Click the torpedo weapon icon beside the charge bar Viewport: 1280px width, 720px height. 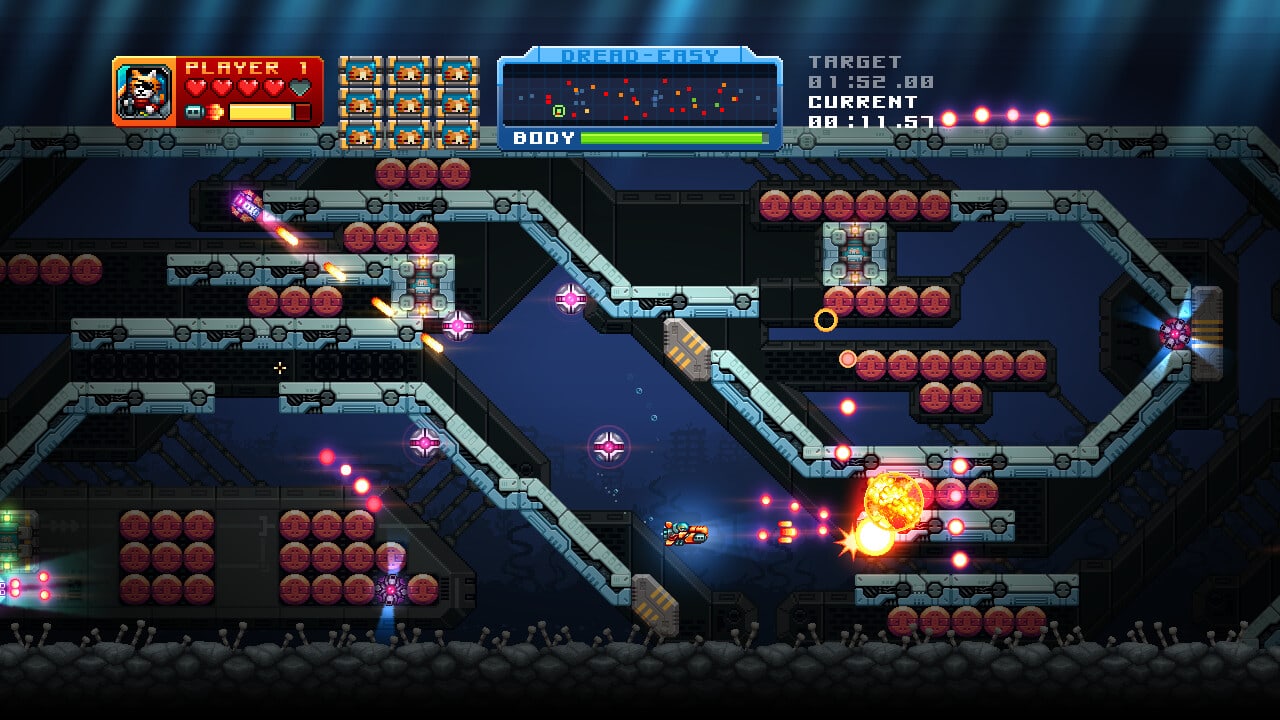[195, 112]
